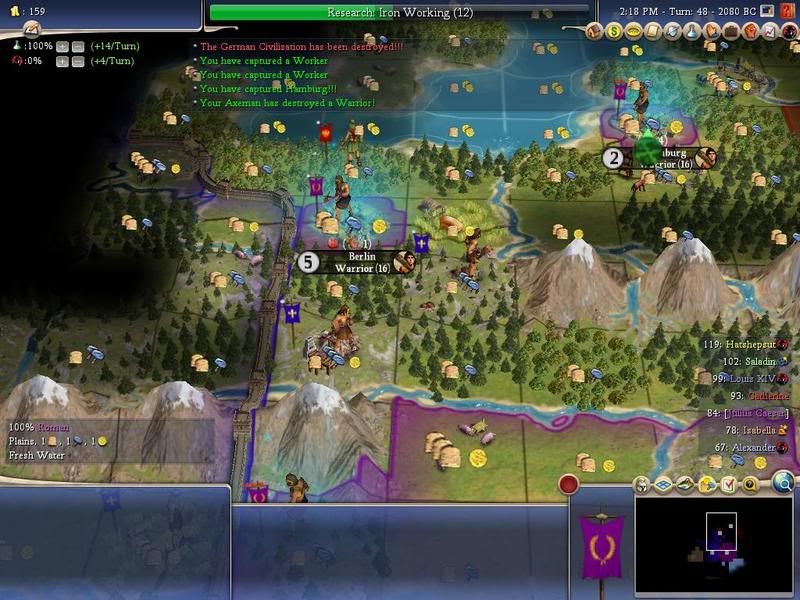Open the info screen graph icon
Screen dimensions: 800x600
tap(770, 32)
